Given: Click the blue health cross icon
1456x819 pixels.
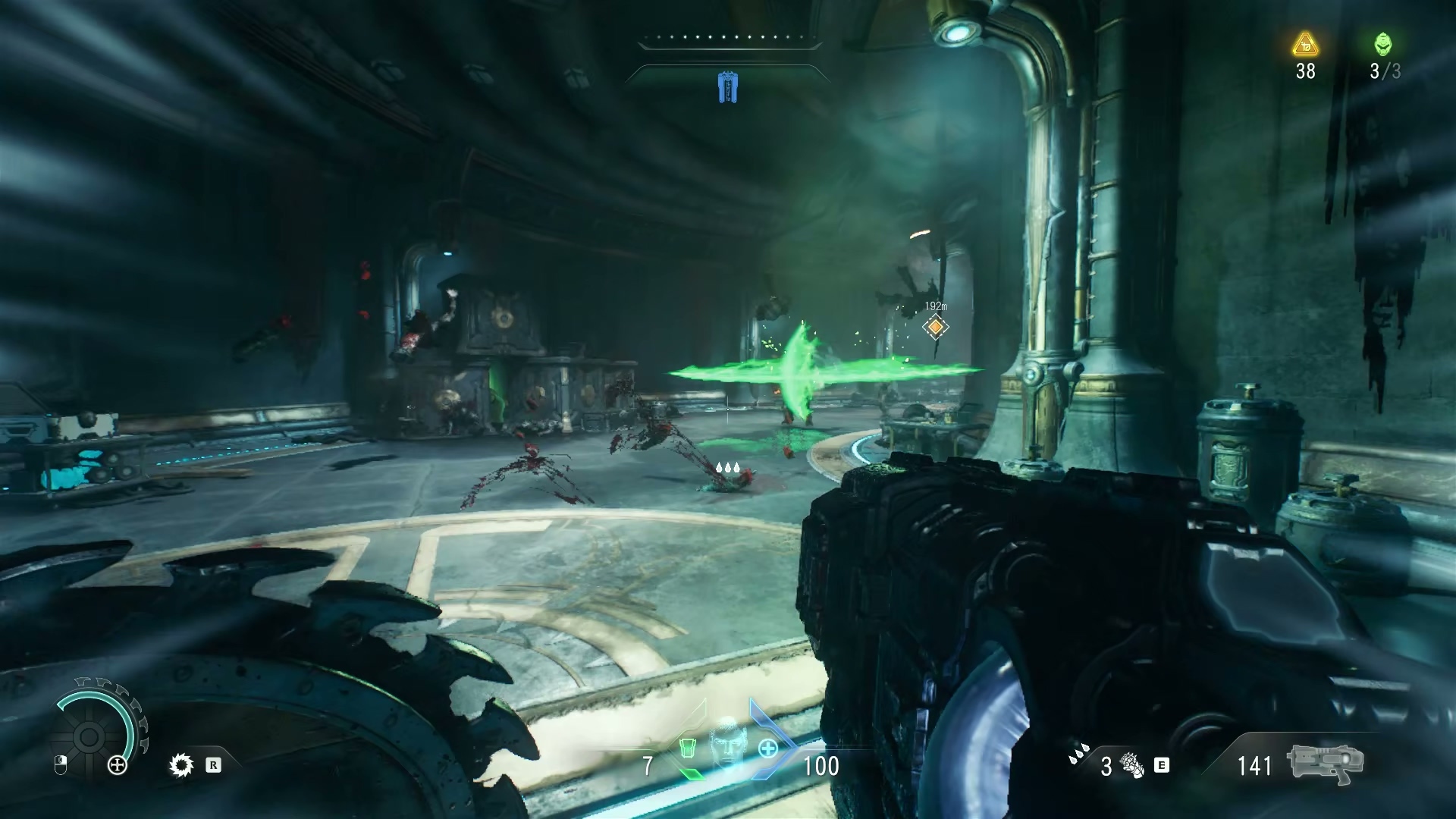Looking at the screenshot, I should 767,749.
